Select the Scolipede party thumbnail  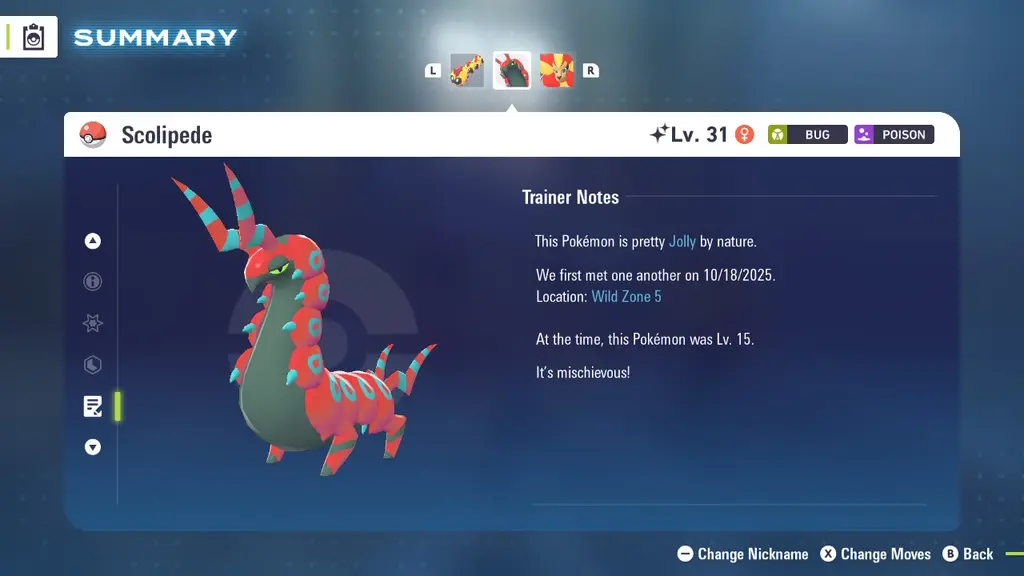tap(512, 71)
